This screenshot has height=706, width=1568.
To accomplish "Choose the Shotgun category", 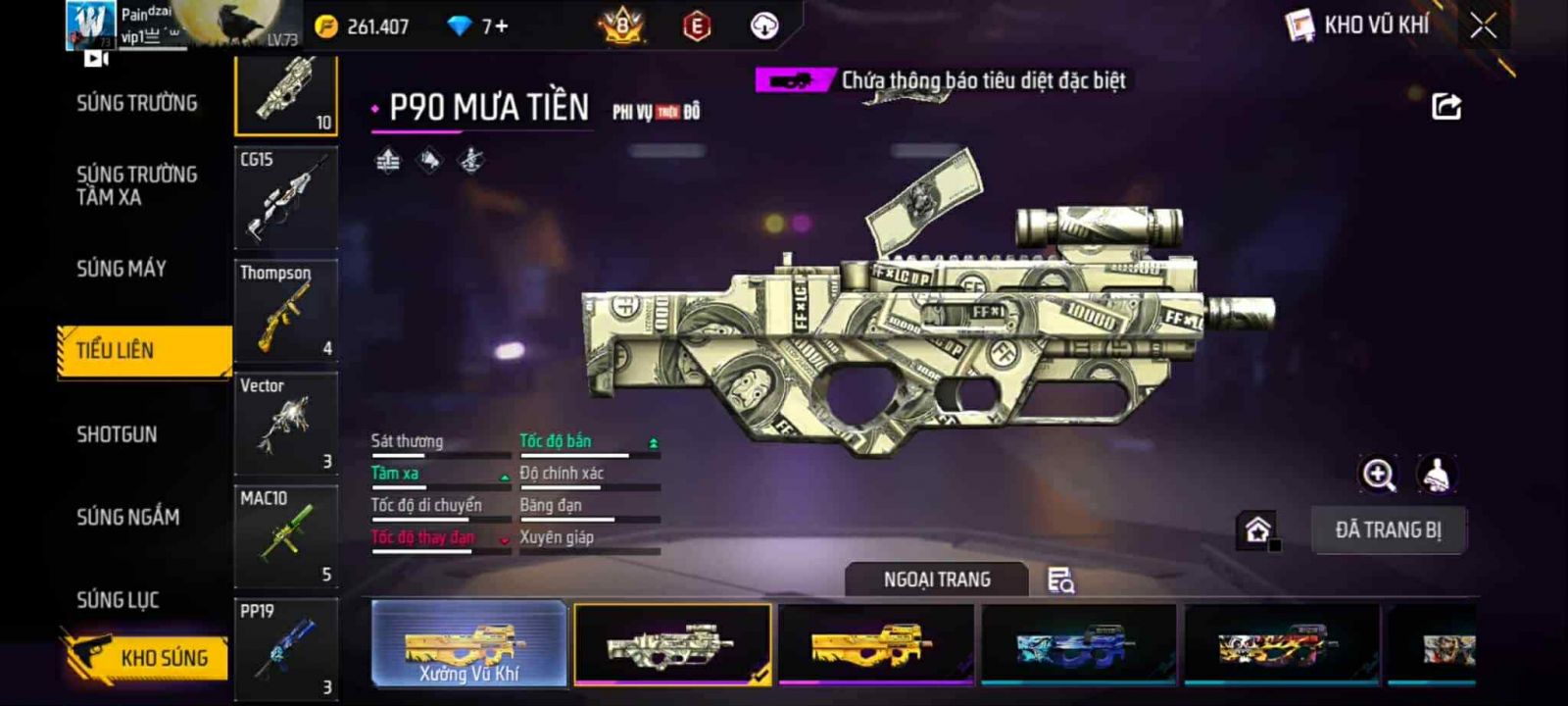I will 117,434.
